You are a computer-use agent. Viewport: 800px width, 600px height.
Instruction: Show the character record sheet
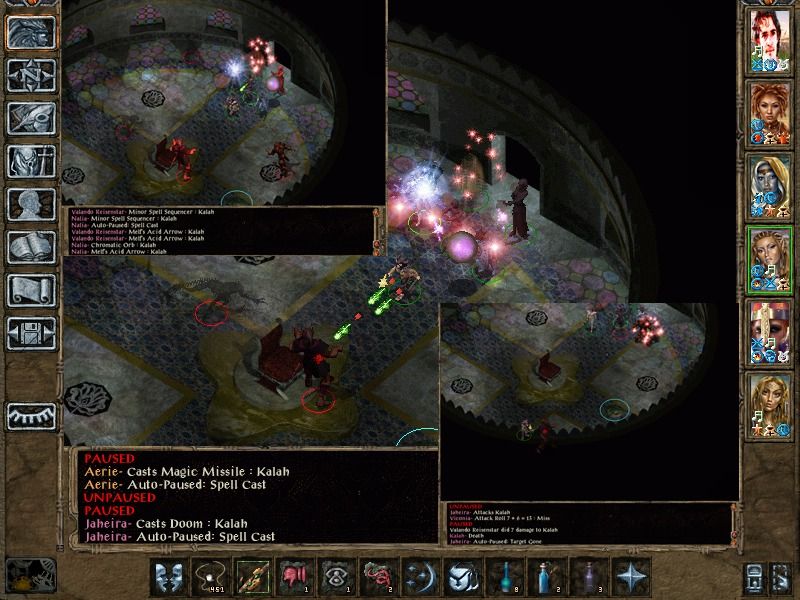click(x=31, y=204)
